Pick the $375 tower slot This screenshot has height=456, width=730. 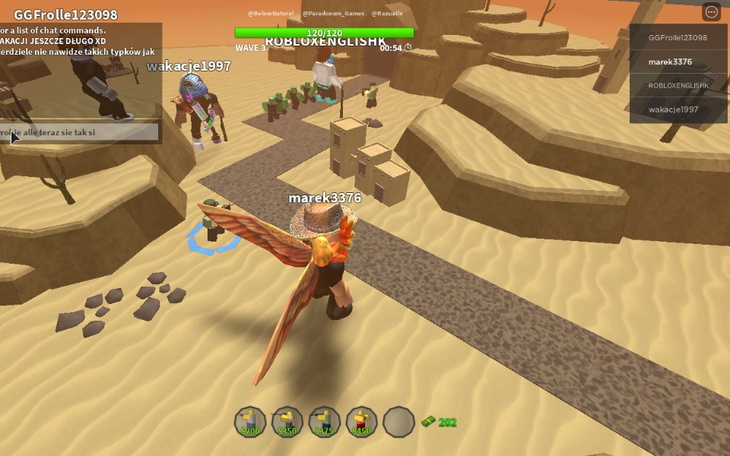[324, 422]
